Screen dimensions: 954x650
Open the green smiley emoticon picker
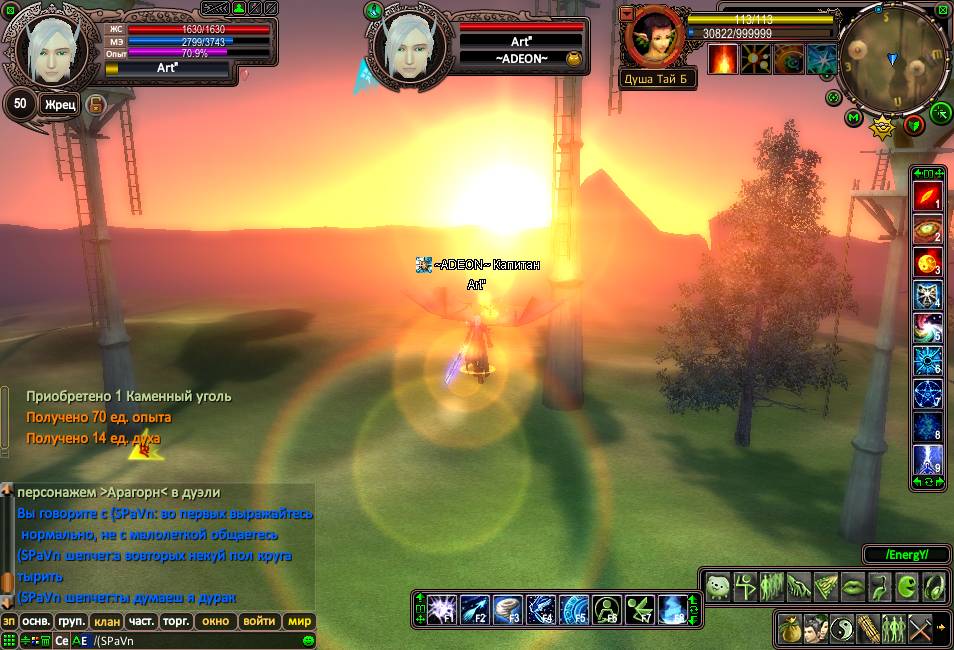point(309,640)
